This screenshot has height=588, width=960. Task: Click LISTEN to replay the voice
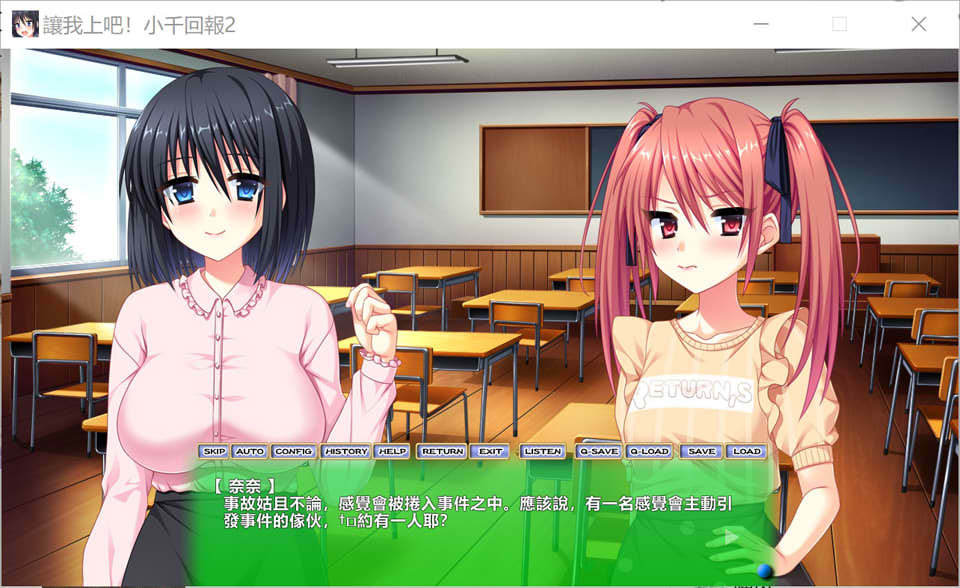(x=543, y=451)
